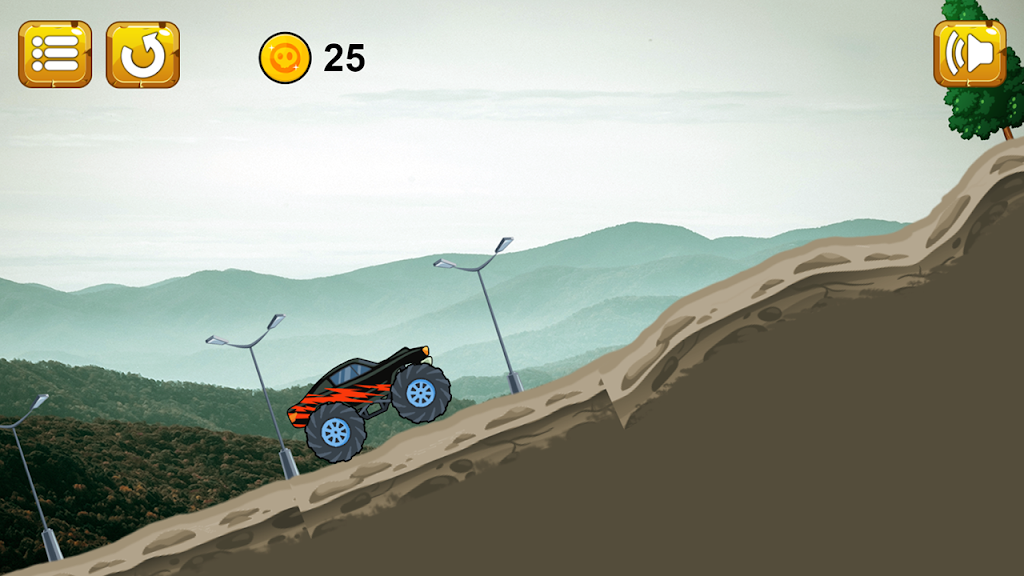Toggle the sound speaker button
This screenshot has height=576, width=1024.
(969, 54)
